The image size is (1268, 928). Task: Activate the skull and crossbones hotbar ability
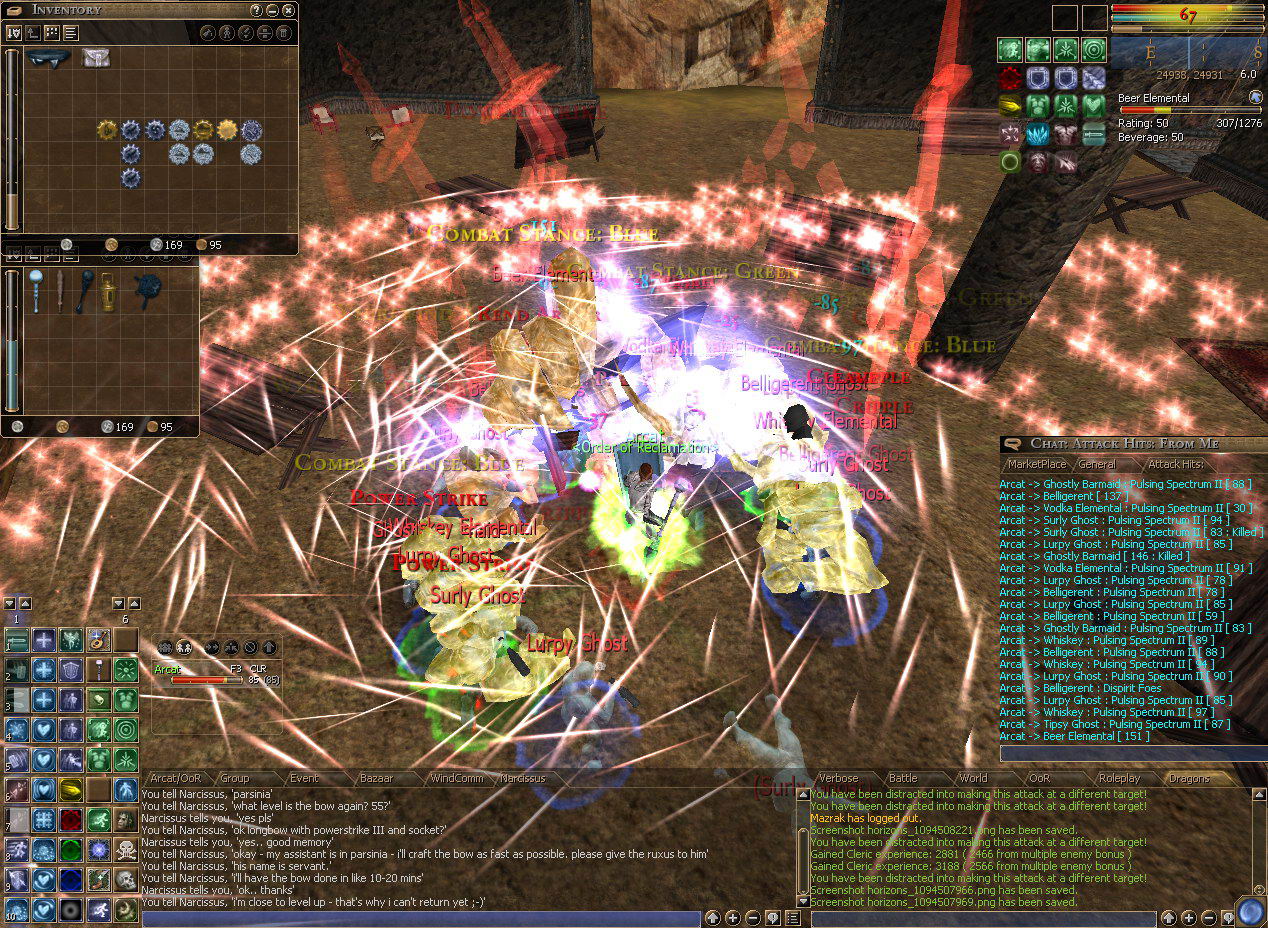point(125,850)
